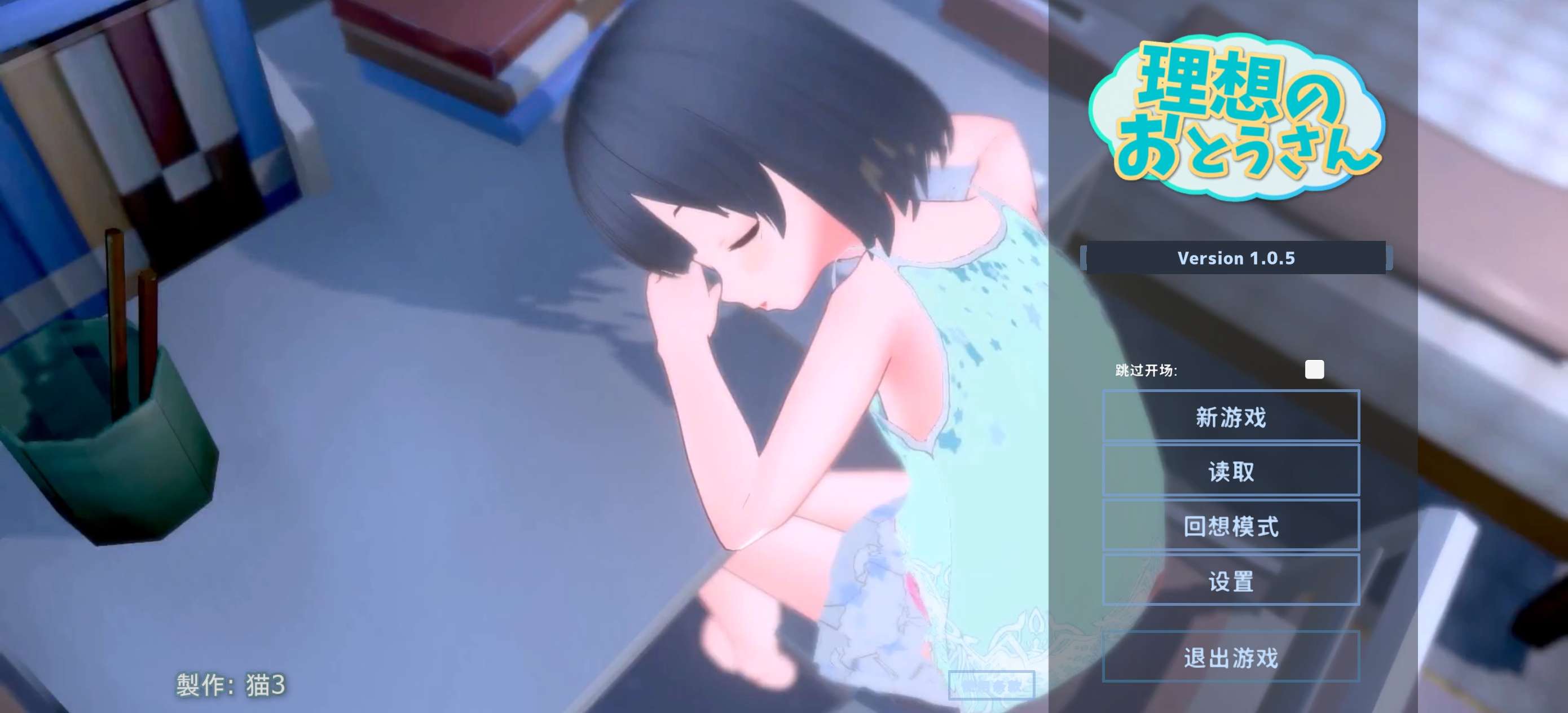Viewport: 1568px width, 713px height.
Task: Open the gallery with 回想模式
Action: point(1231,526)
